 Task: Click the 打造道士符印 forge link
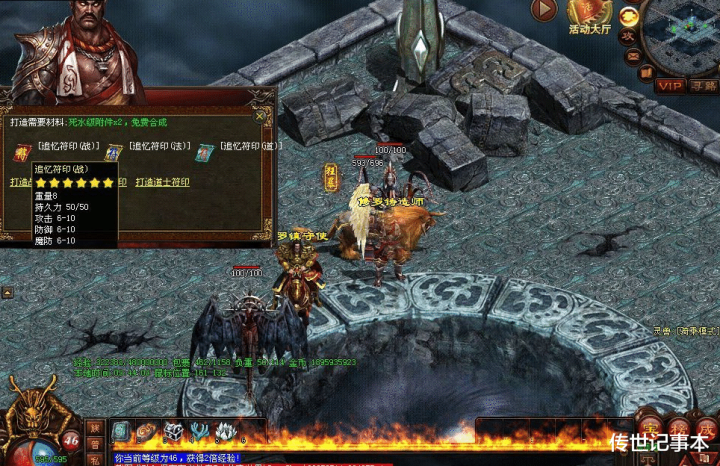click(x=162, y=183)
